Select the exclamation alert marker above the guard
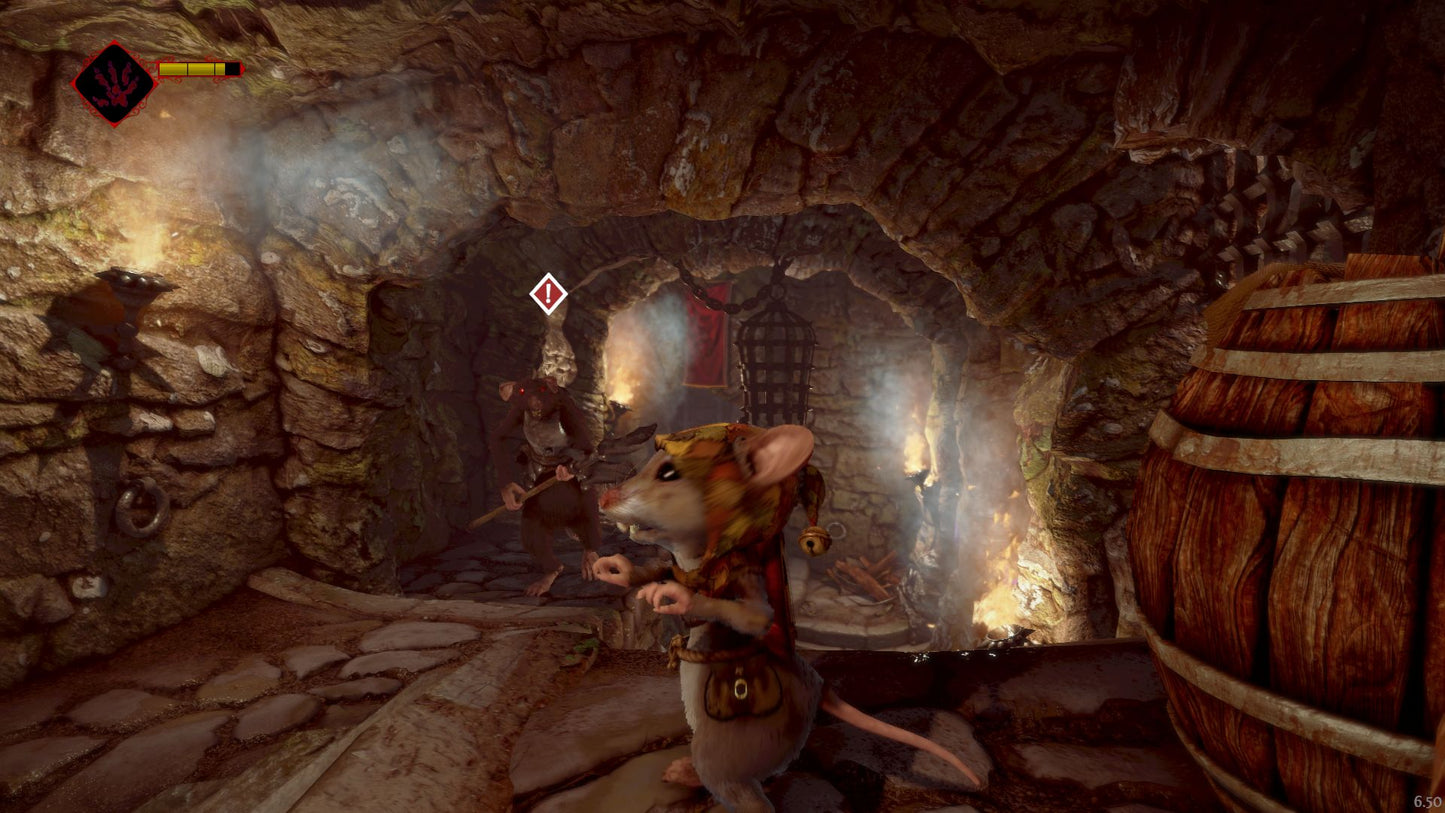This screenshot has width=1445, height=813. [548, 294]
